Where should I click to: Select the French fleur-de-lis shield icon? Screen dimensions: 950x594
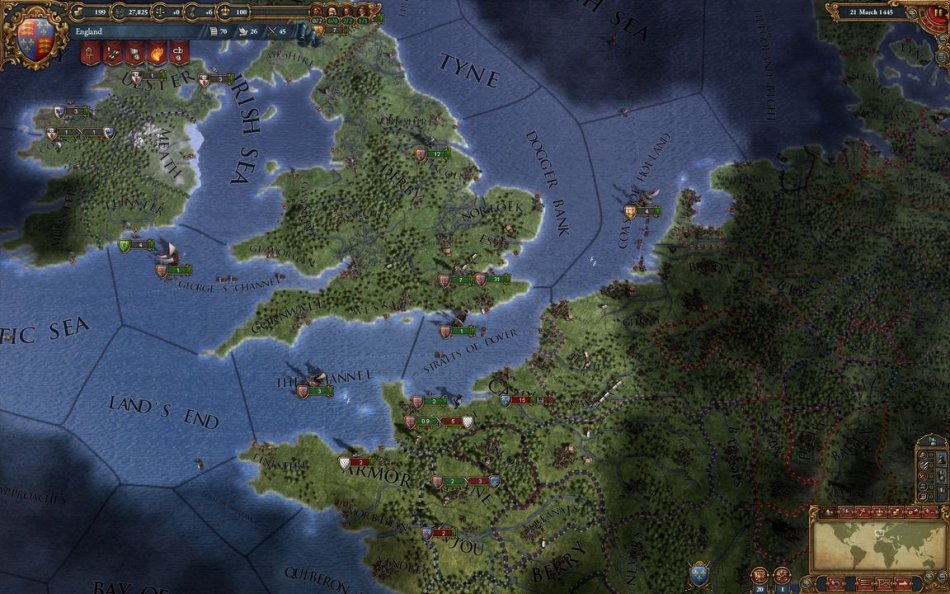[x=698, y=575]
